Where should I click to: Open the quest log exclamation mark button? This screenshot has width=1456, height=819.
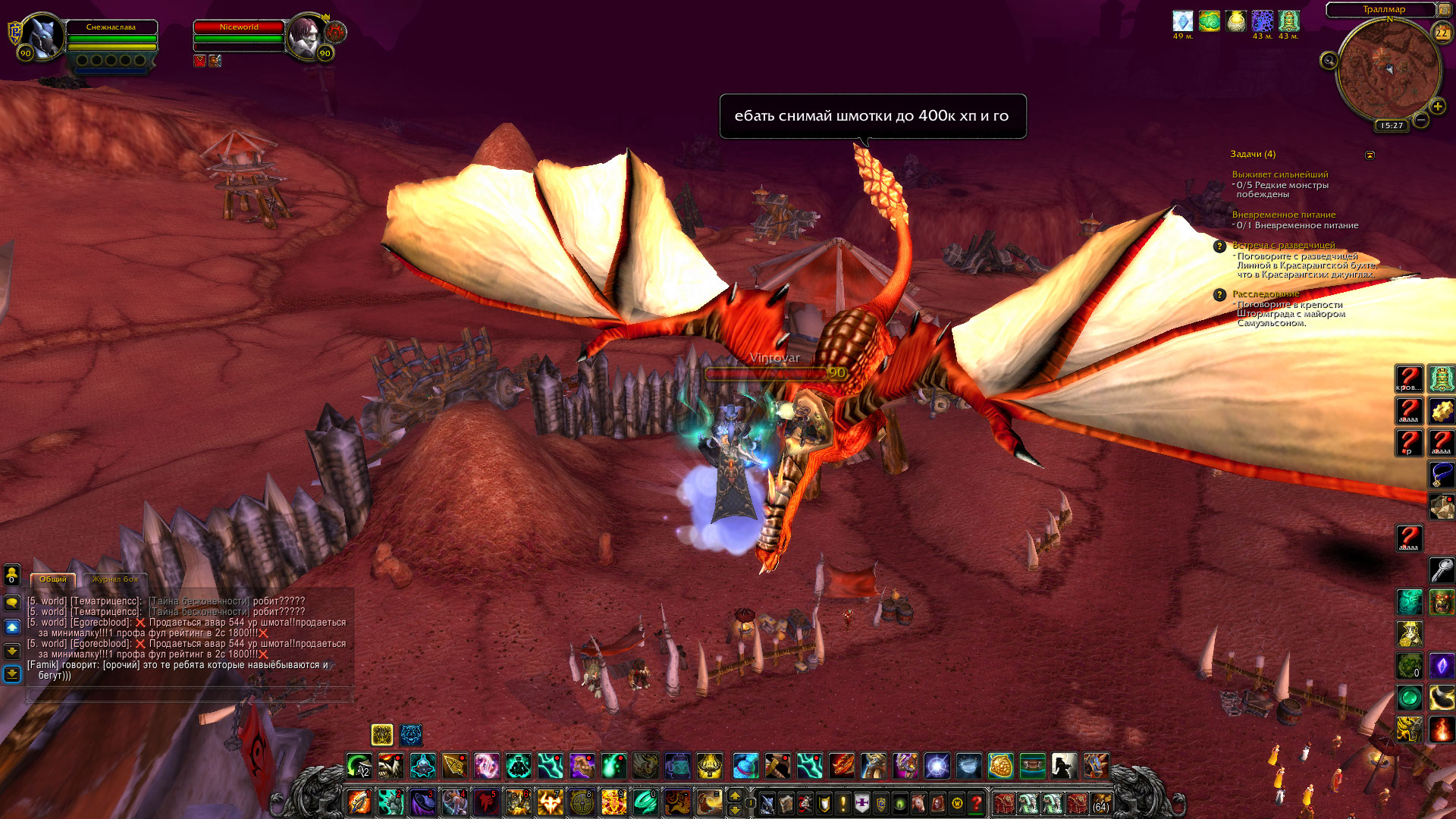[843, 803]
